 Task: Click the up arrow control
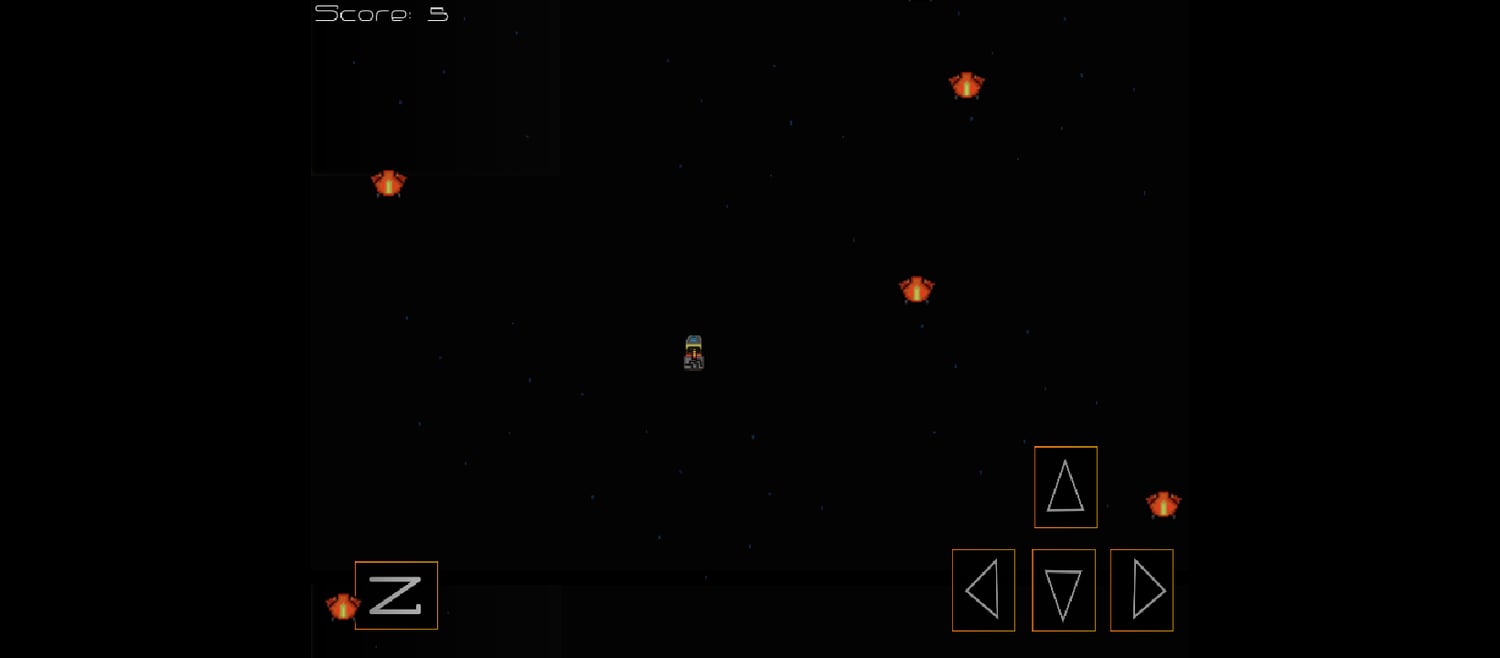[x=1065, y=487]
